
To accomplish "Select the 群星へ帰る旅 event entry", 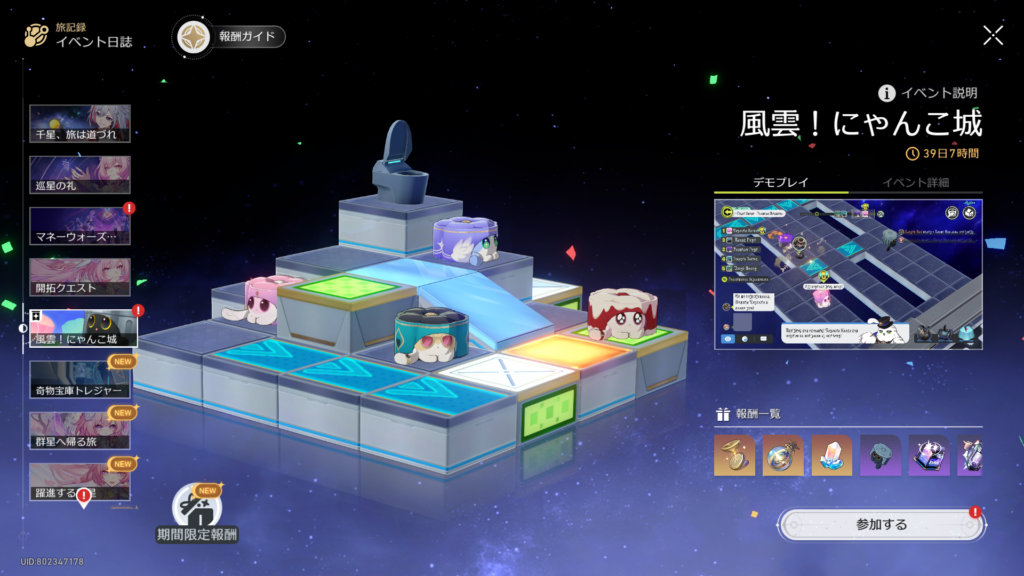I will point(80,432).
